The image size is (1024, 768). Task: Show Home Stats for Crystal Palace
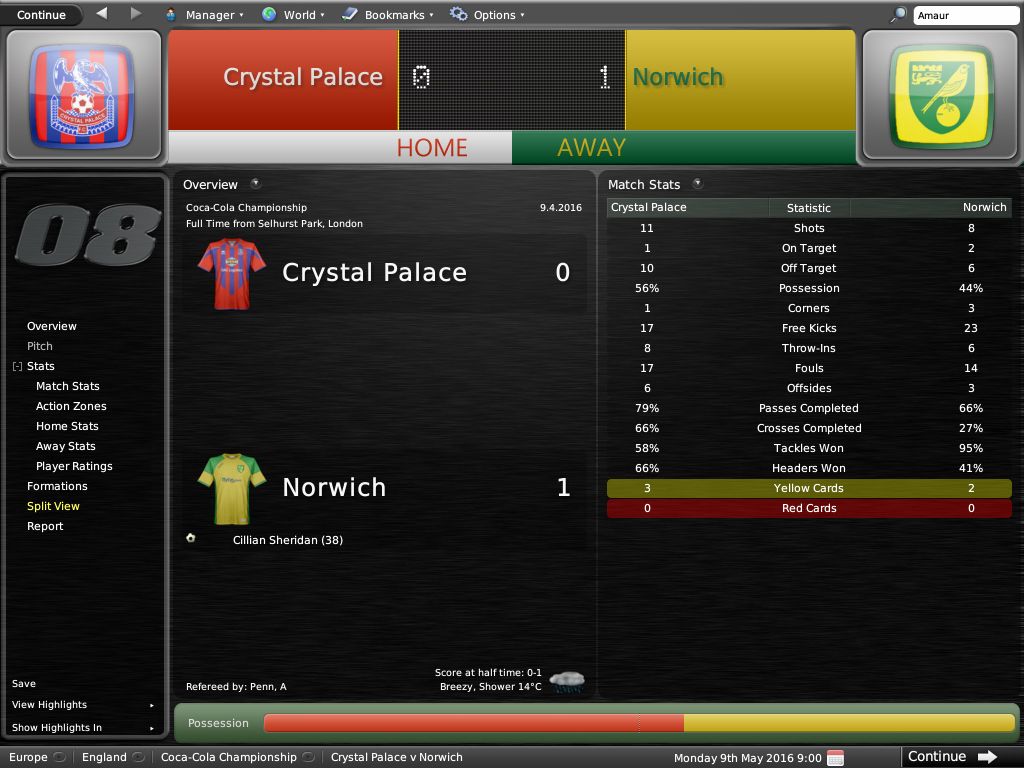[x=67, y=426]
